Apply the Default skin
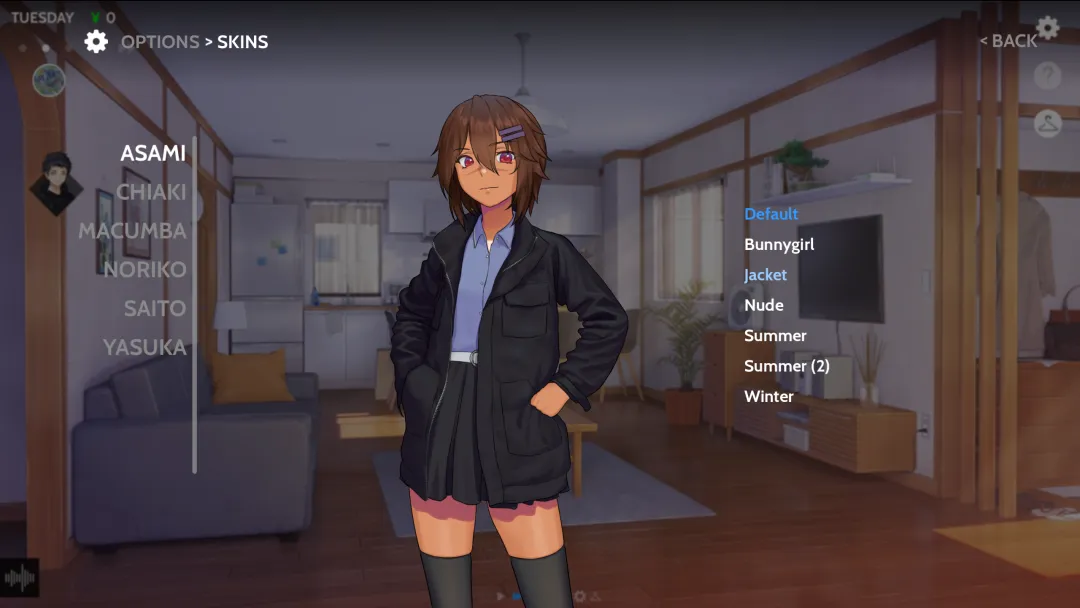The height and width of the screenshot is (608, 1080). coord(771,214)
